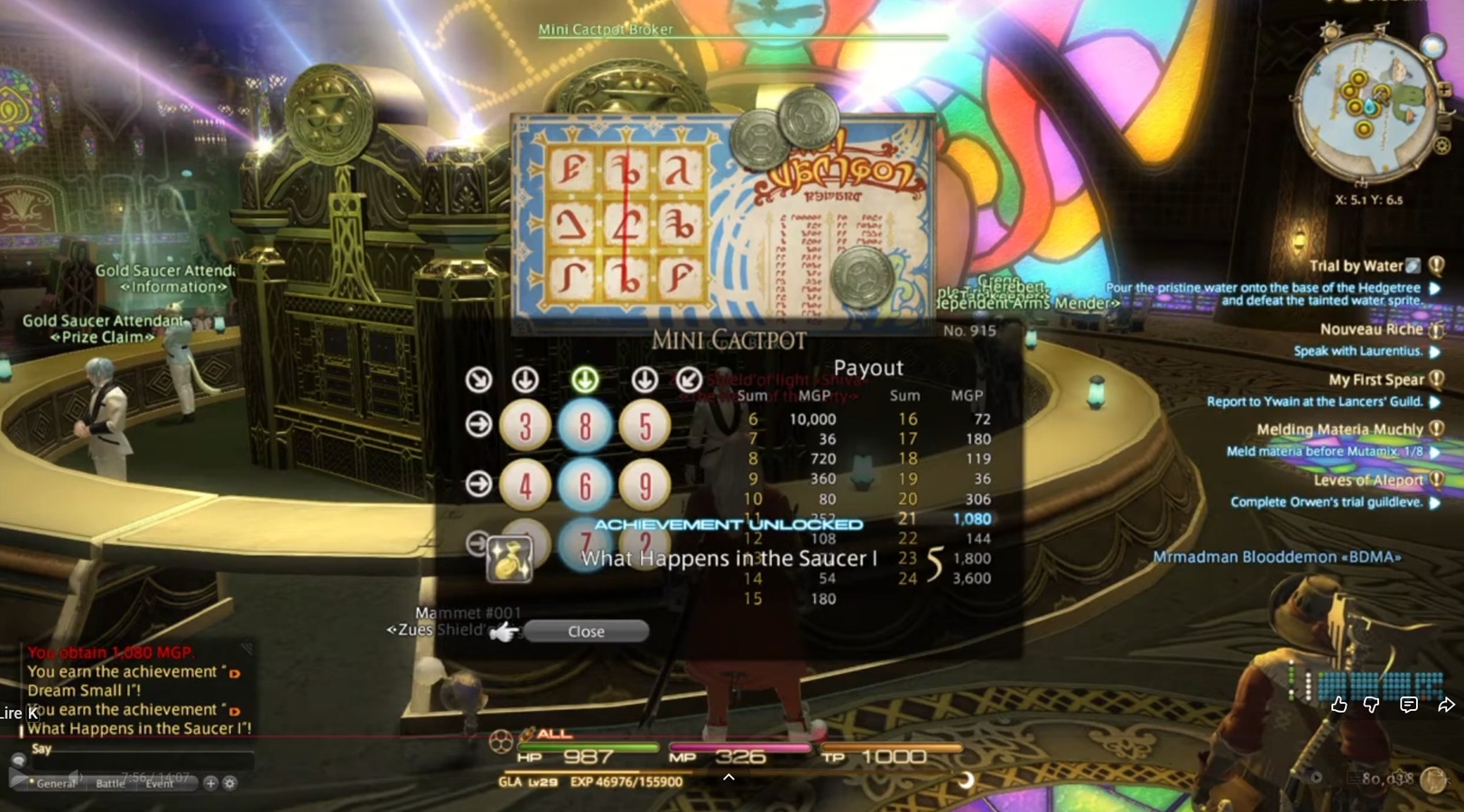
Task: Select the Leves of Aleport quest
Action: coord(1367,480)
